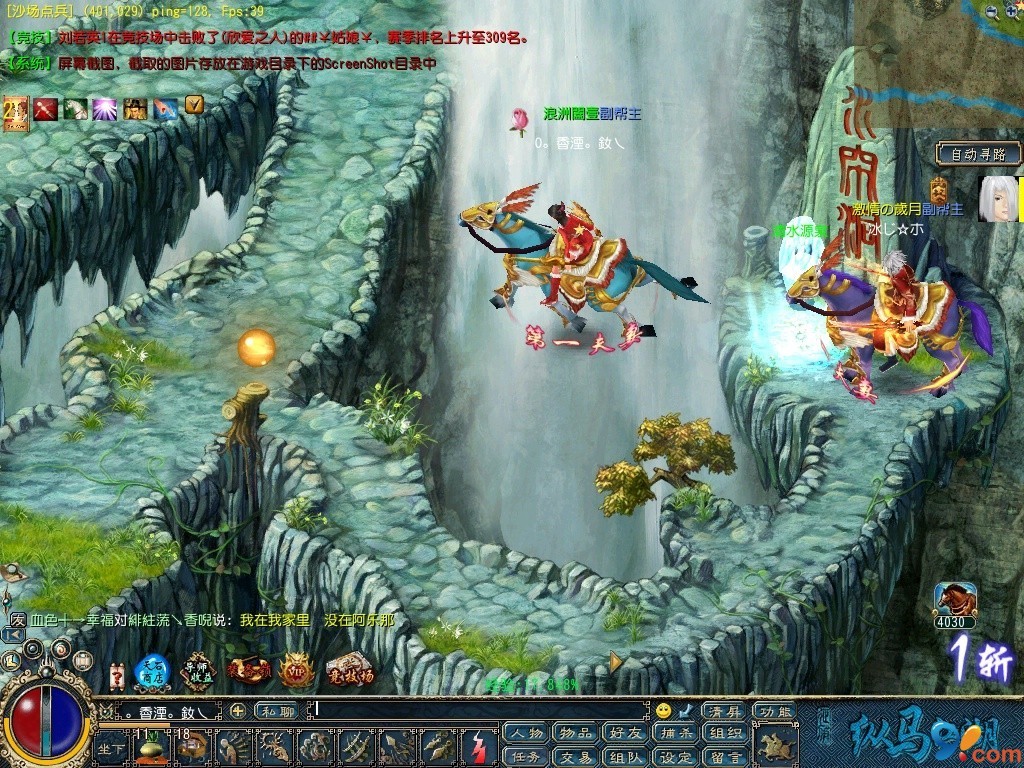Image resolution: width=1024 pixels, height=768 pixels.
Task: Click the white horse buff icon
Action: point(76,107)
